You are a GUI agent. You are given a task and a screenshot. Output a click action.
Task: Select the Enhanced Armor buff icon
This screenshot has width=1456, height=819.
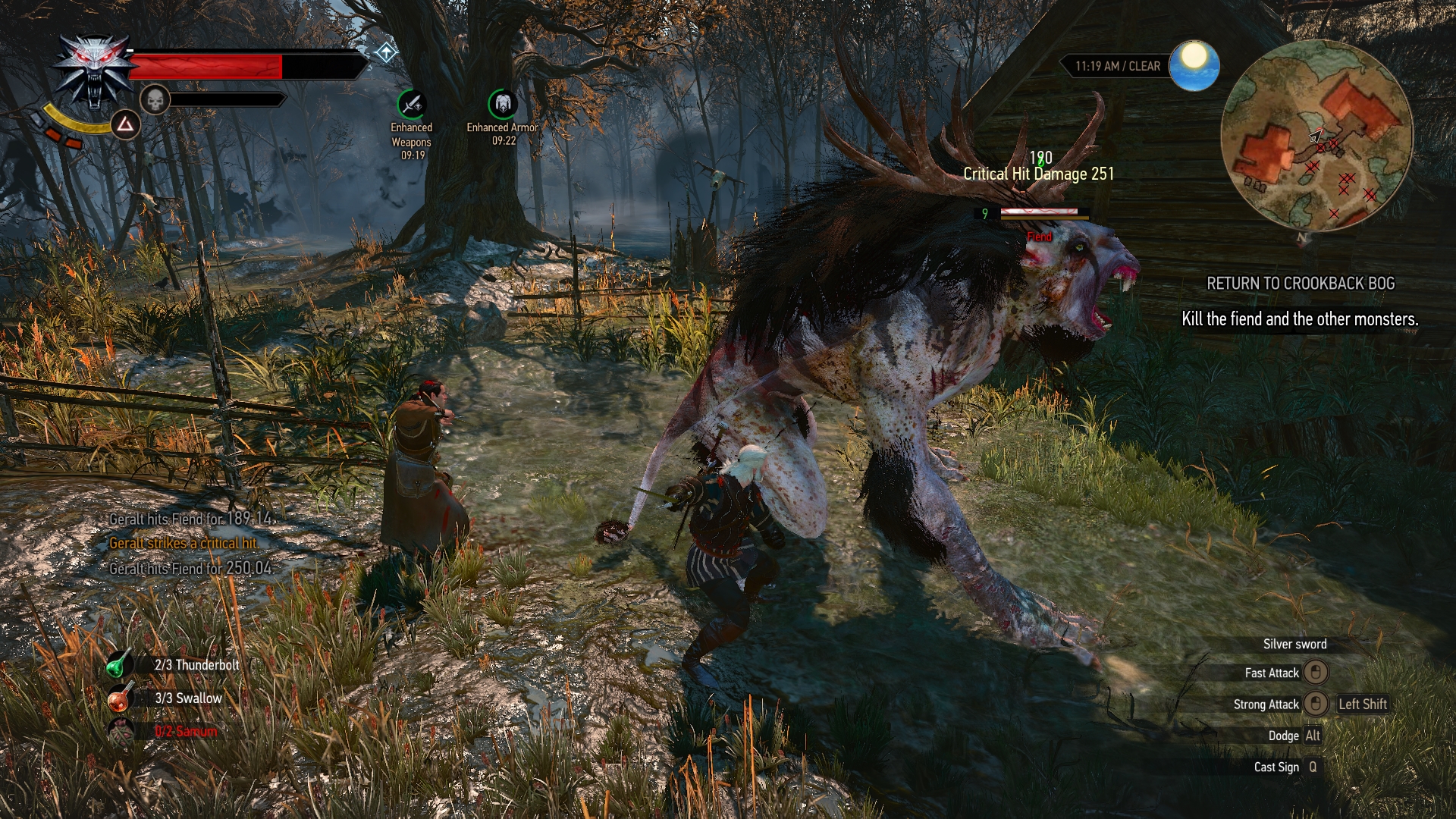(x=502, y=105)
